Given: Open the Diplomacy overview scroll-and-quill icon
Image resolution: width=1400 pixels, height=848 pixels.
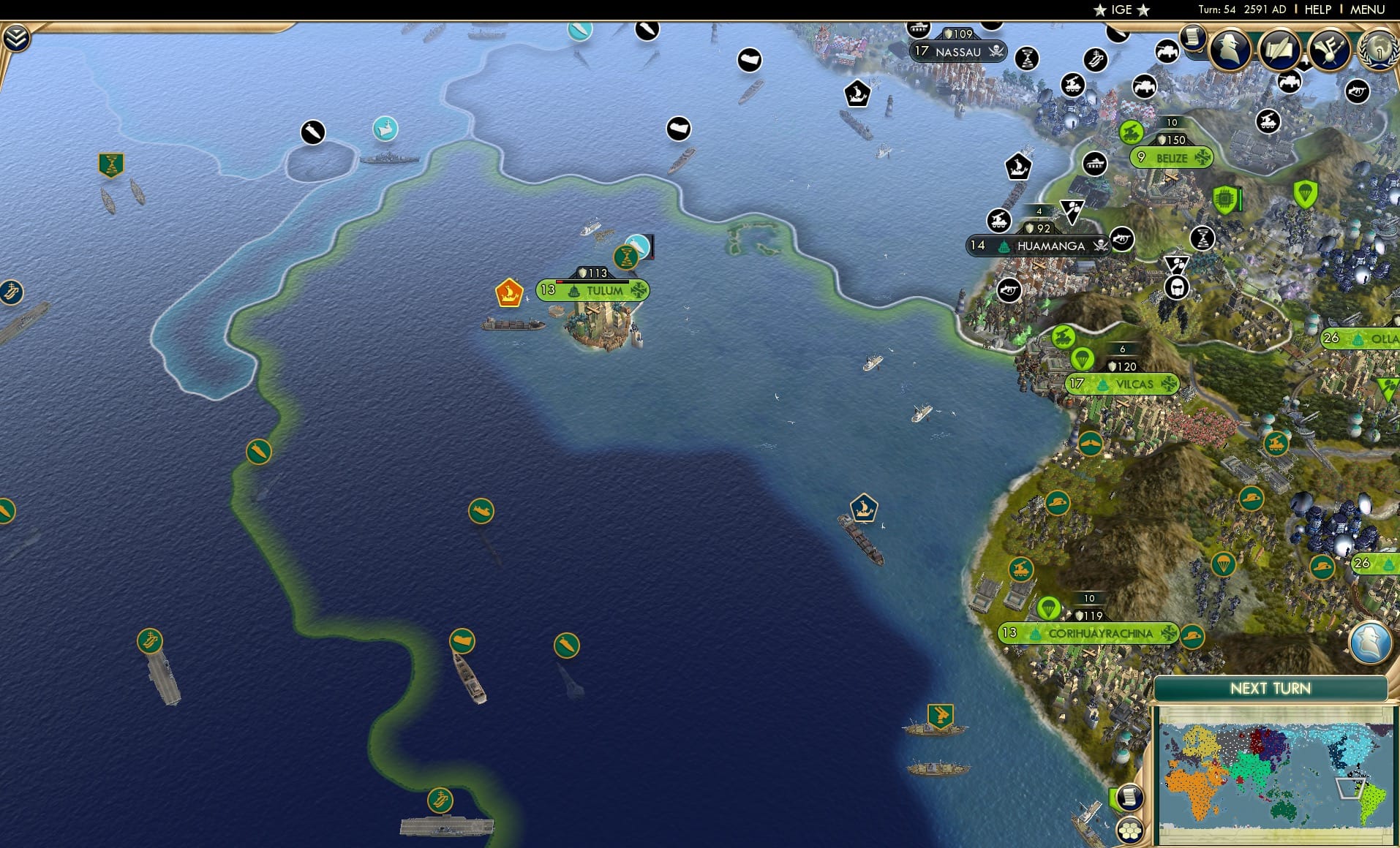Looking at the screenshot, I should click(1280, 50).
